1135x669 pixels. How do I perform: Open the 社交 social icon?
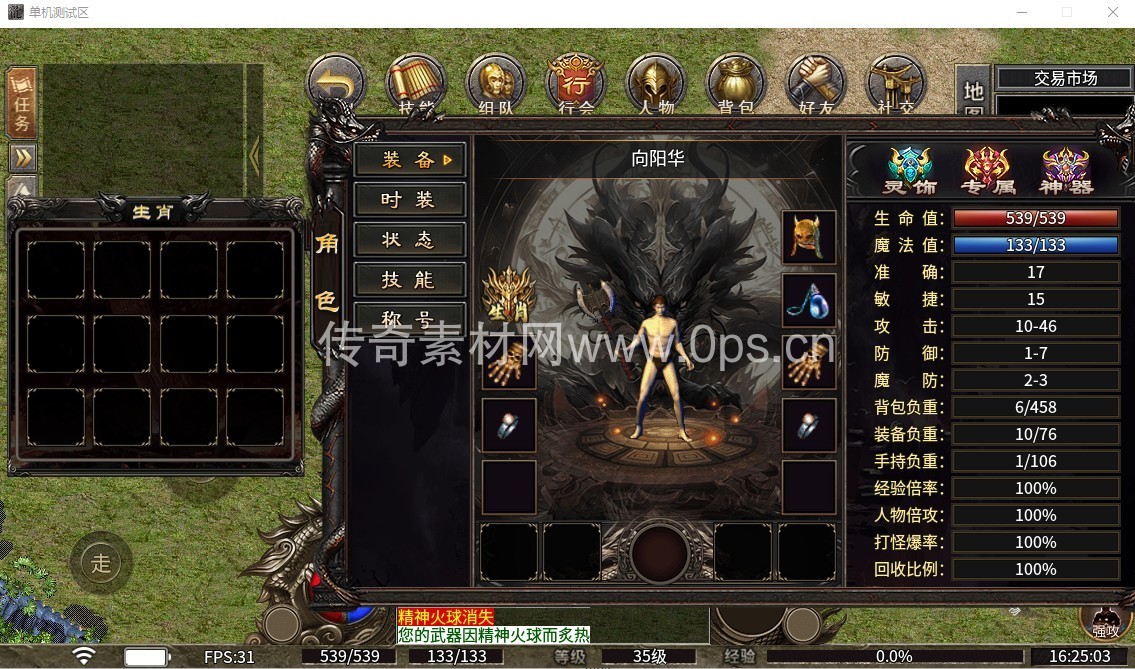click(x=896, y=84)
